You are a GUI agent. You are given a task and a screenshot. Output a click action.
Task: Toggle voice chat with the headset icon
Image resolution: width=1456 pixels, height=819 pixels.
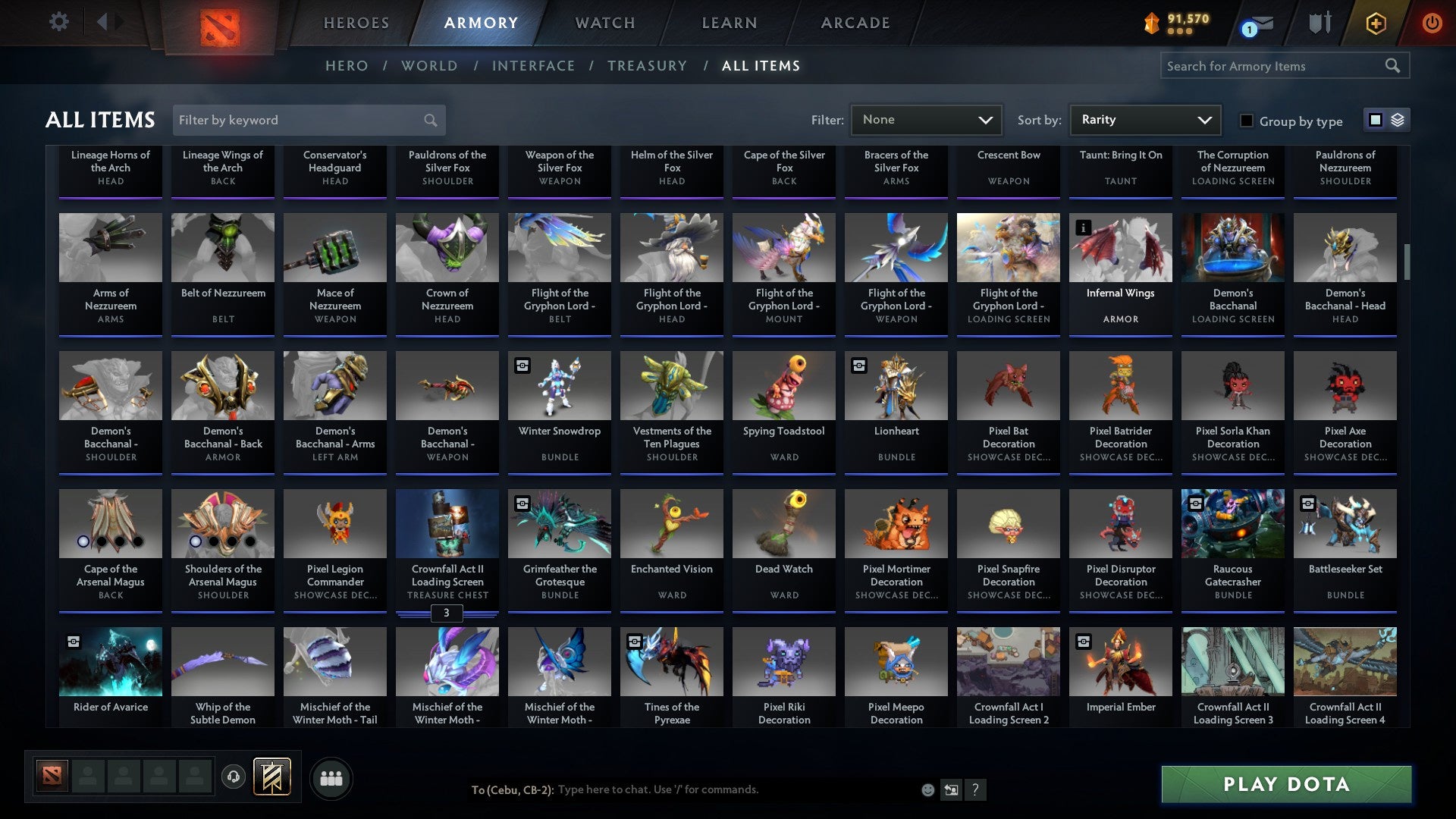233,775
